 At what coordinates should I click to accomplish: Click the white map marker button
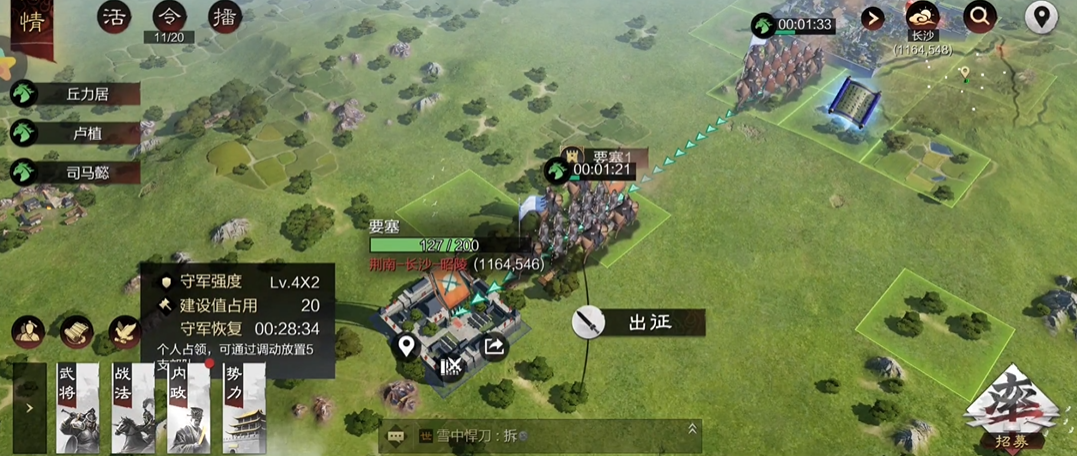click(x=1041, y=17)
